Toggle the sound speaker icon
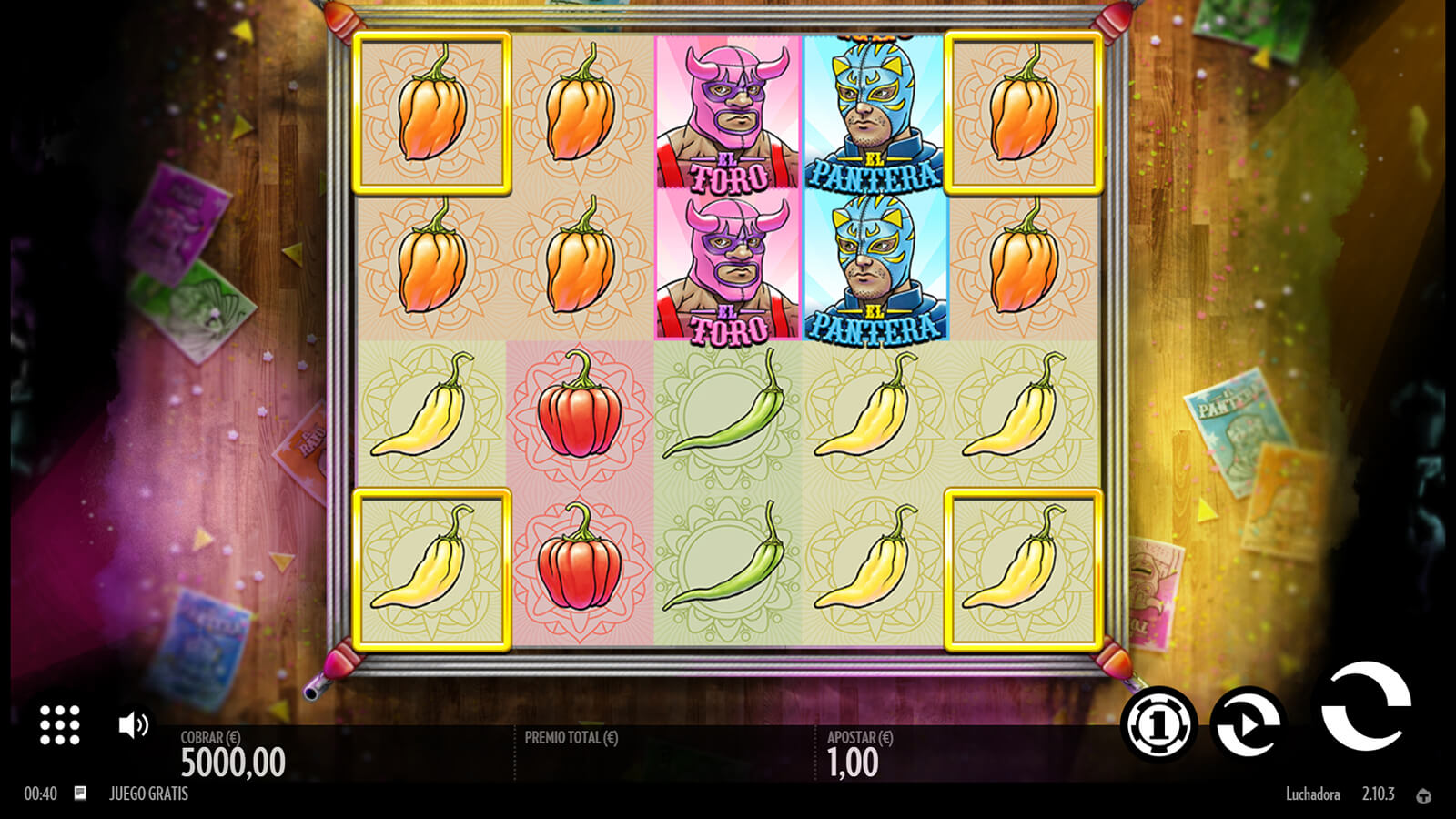This screenshot has height=819, width=1456. [x=133, y=725]
